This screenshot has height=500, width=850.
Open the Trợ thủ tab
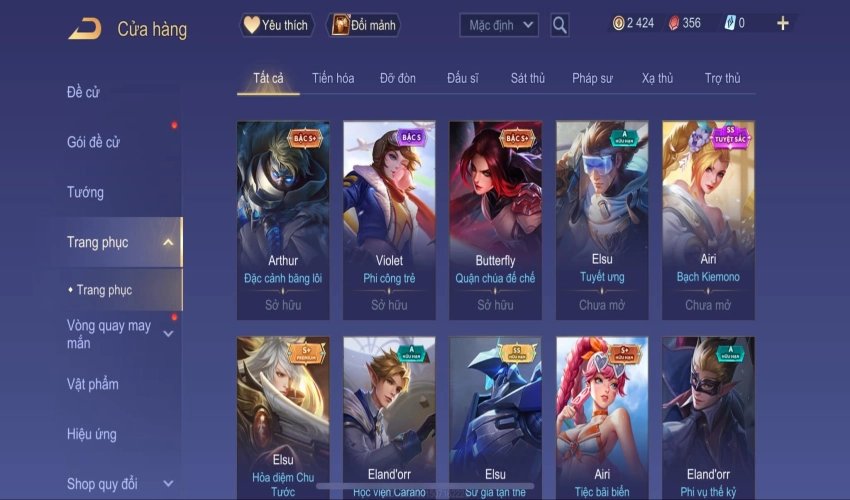(722, 78)
